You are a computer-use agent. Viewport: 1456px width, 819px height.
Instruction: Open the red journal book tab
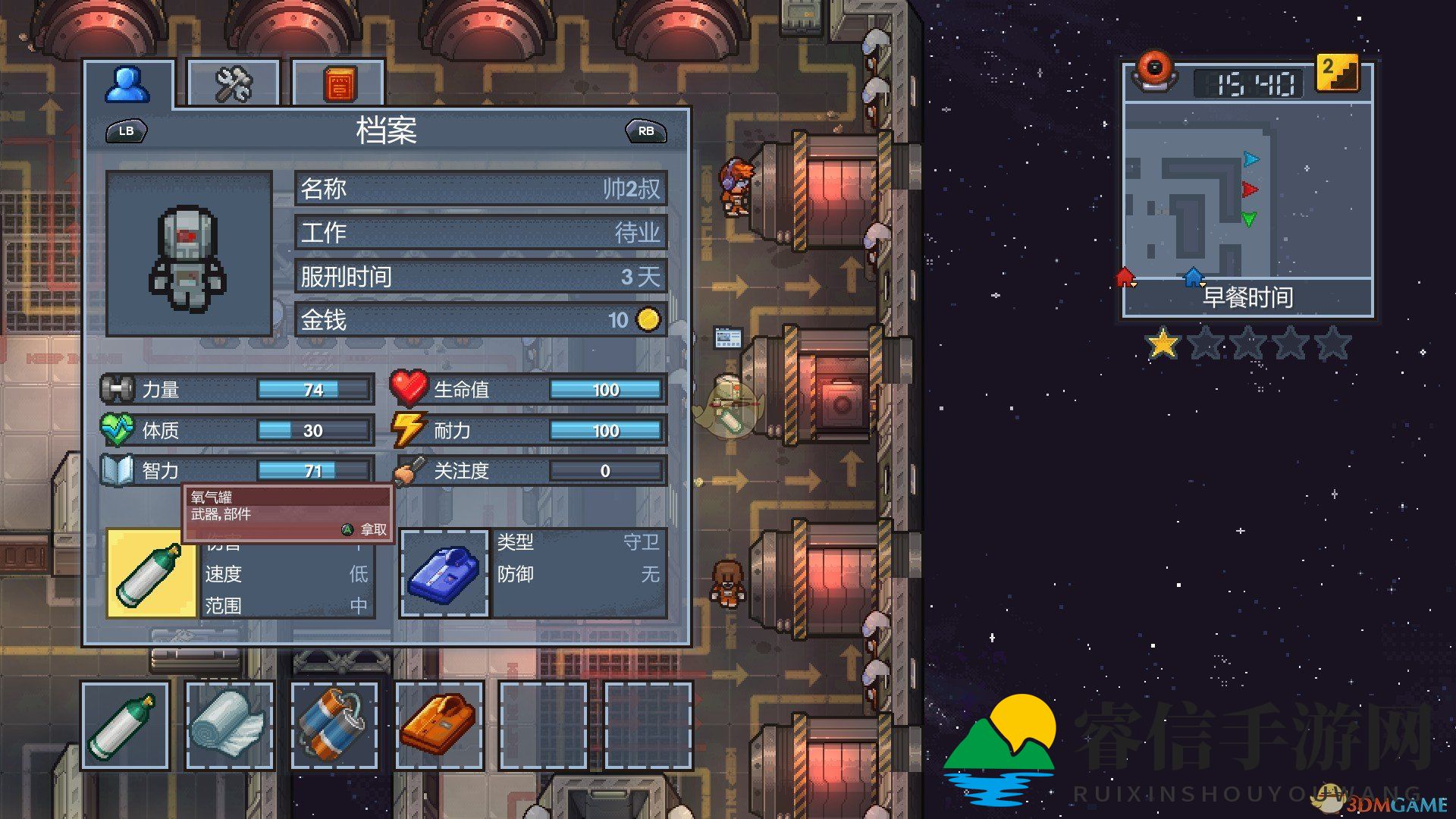pyautogui.click(x=338, y=84)
